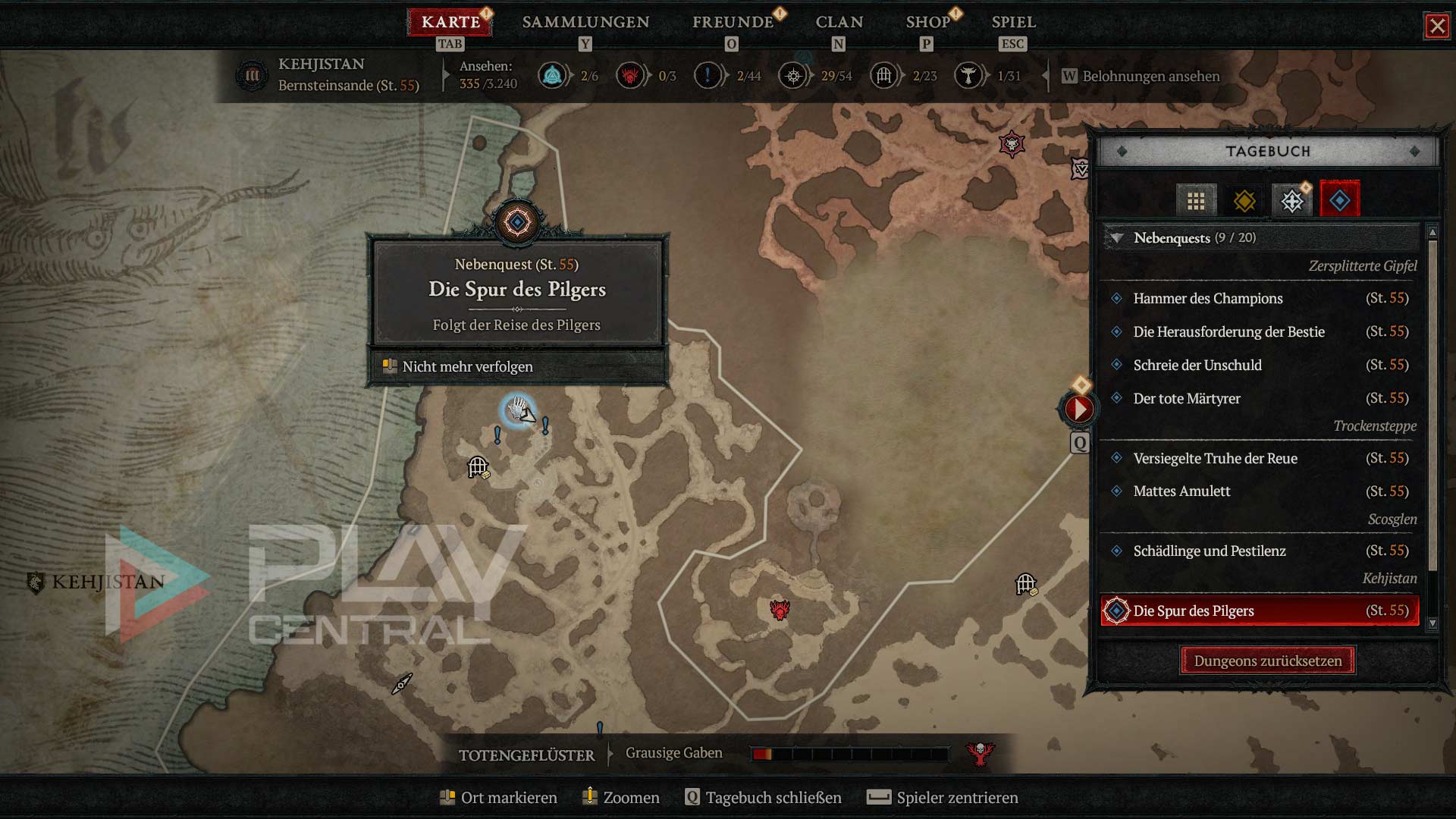Open the Freunde tab
1456x819 pixels.
(733, 22)
